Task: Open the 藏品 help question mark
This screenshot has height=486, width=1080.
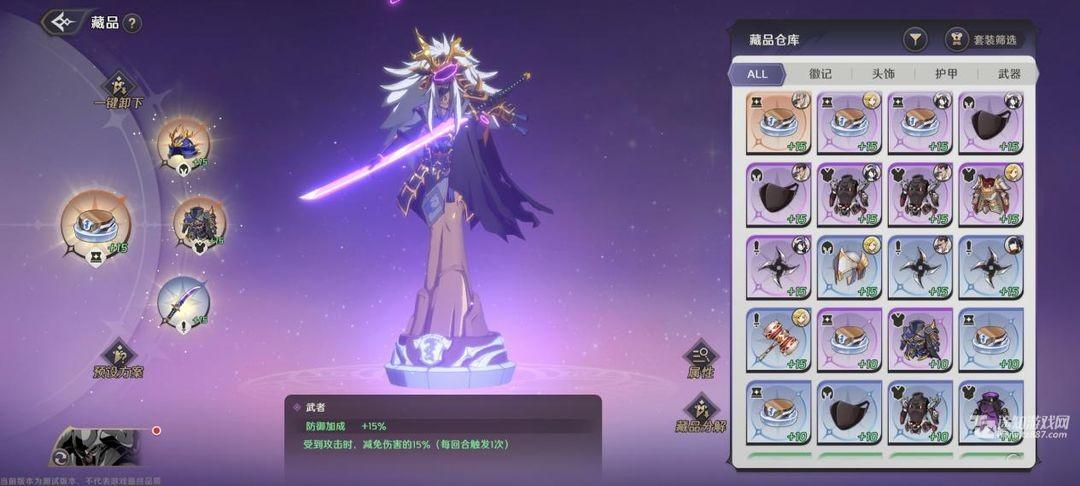Action: (132, 23)
